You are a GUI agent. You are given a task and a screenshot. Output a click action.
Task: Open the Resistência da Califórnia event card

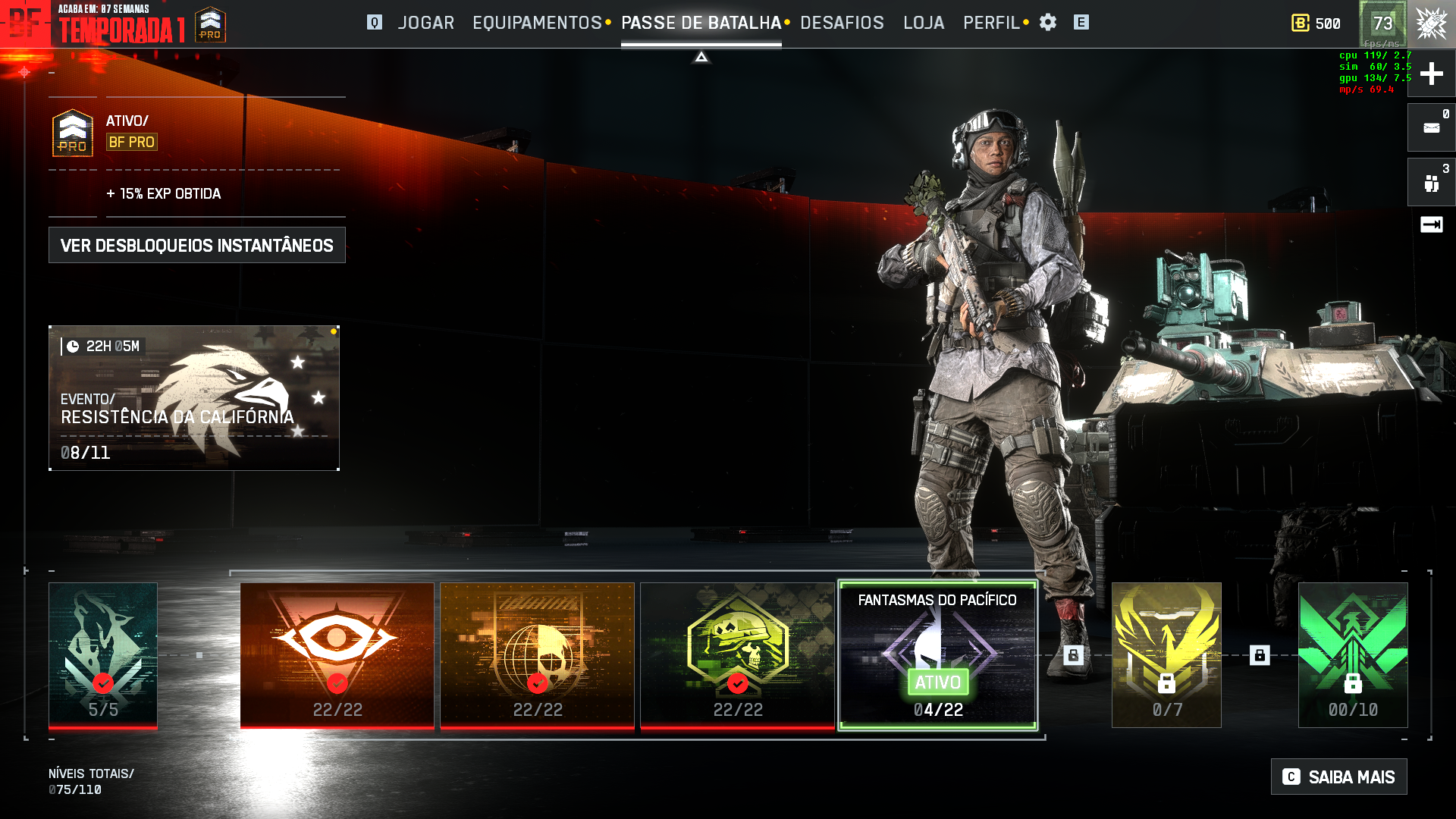coord(194,398)
